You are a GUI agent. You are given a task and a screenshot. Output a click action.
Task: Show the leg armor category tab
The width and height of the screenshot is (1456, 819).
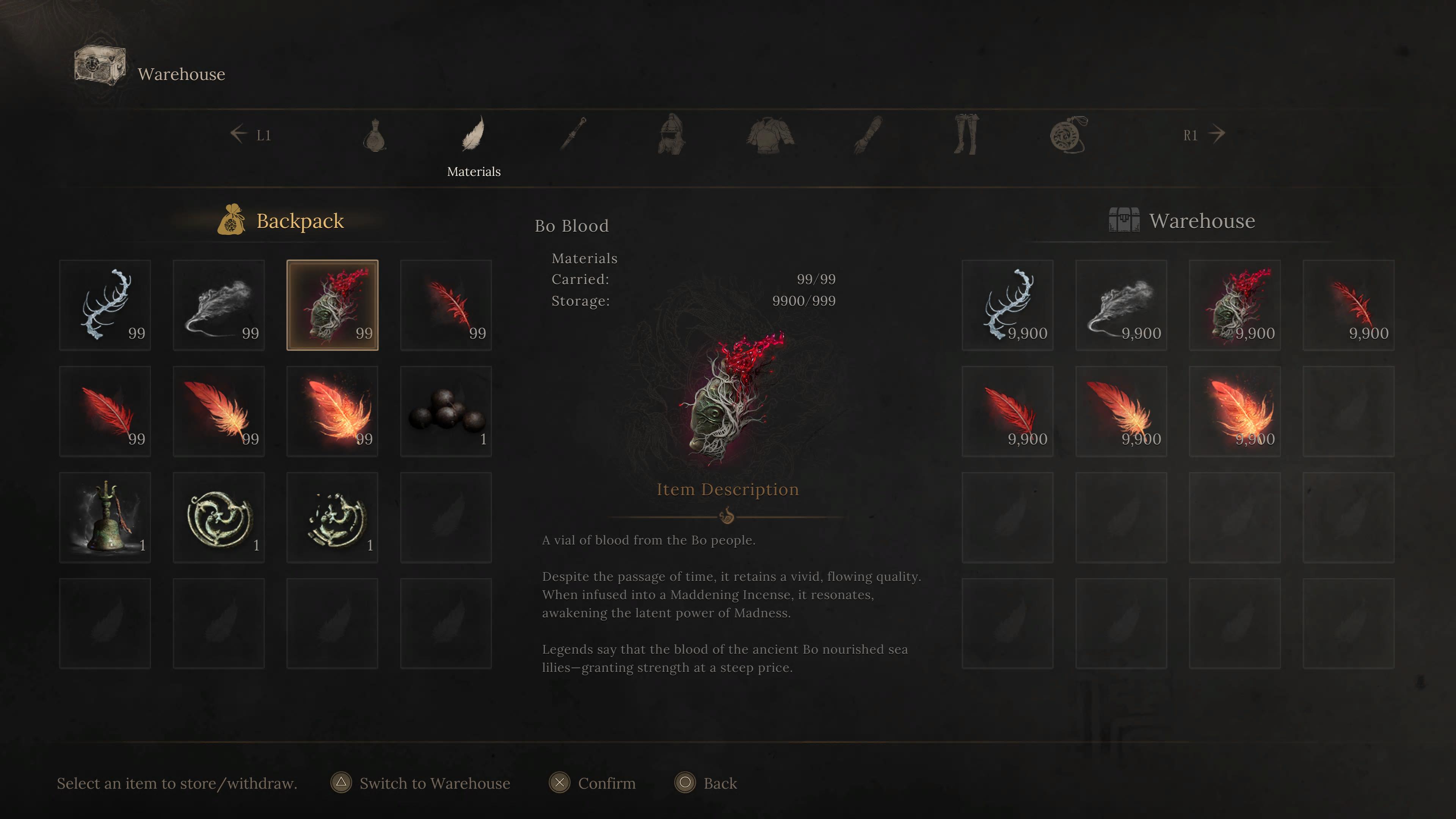pos(965,134)
